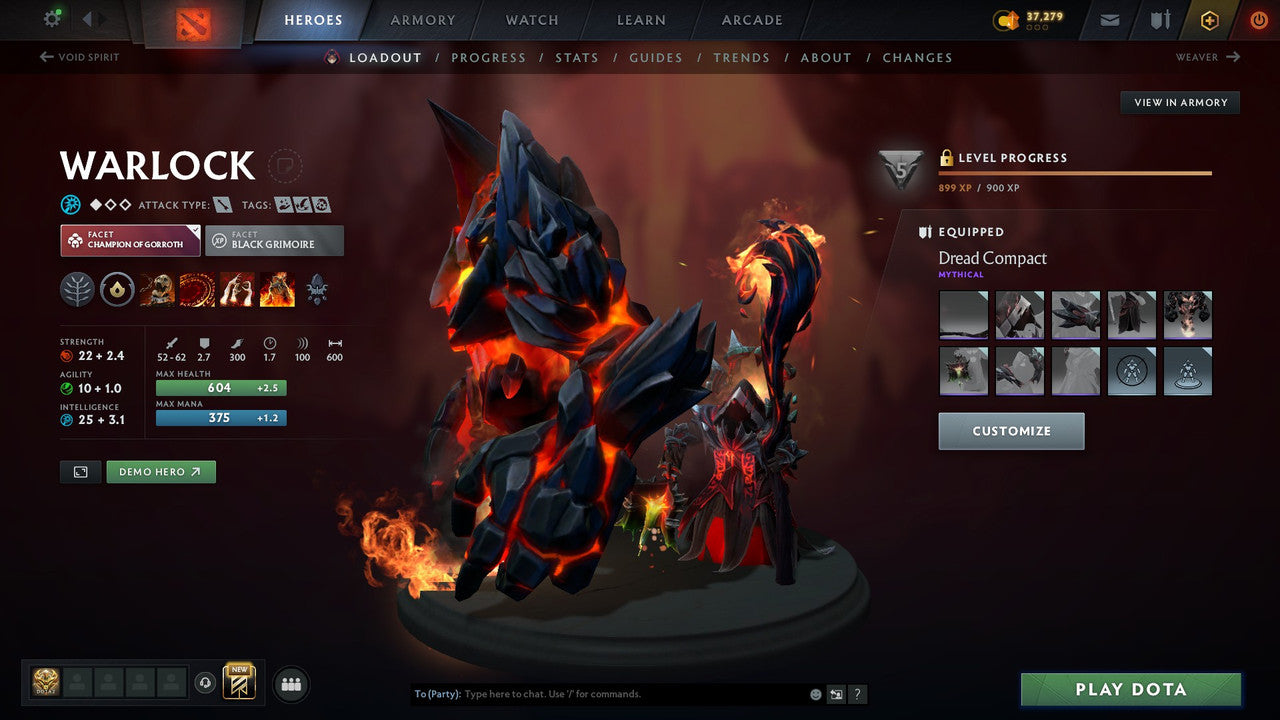Select the Champion of Gorroth facet

tap(129, 240)
